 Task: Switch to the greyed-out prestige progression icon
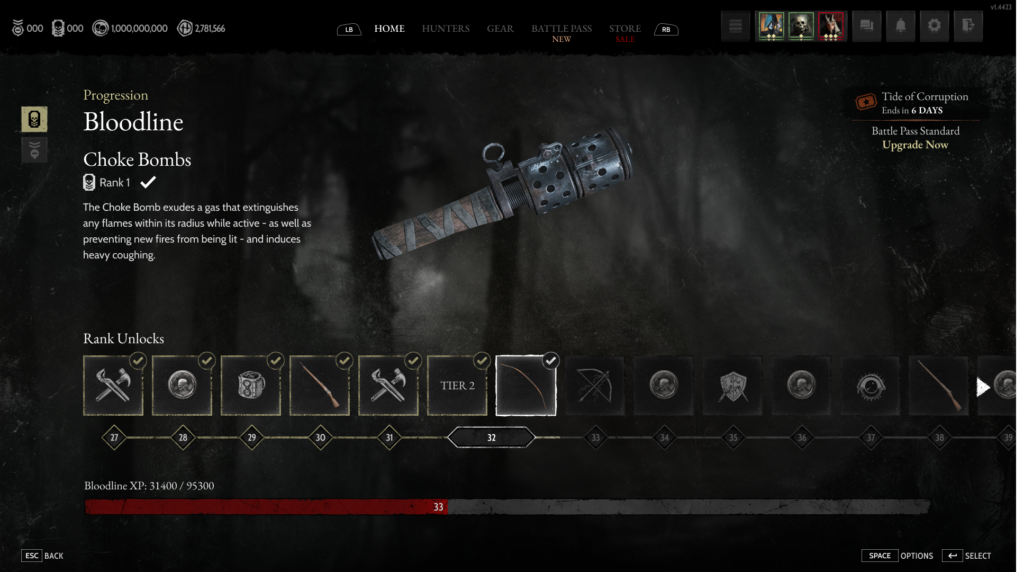34,150
